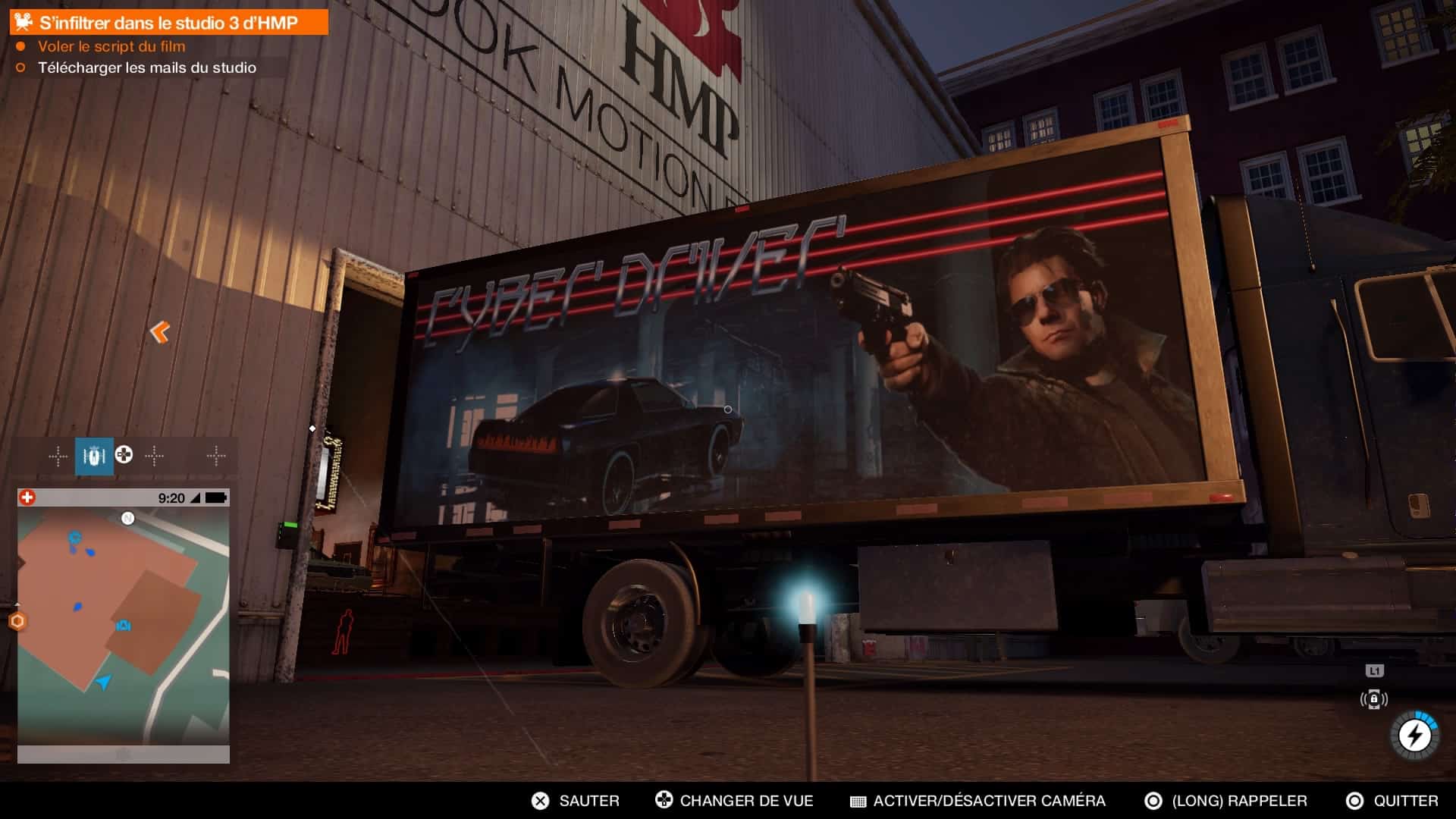This screenshot has width=1456, height=819.
Task: Select the highlighted RC jumper gadget slot
Action: click(94, 456)
